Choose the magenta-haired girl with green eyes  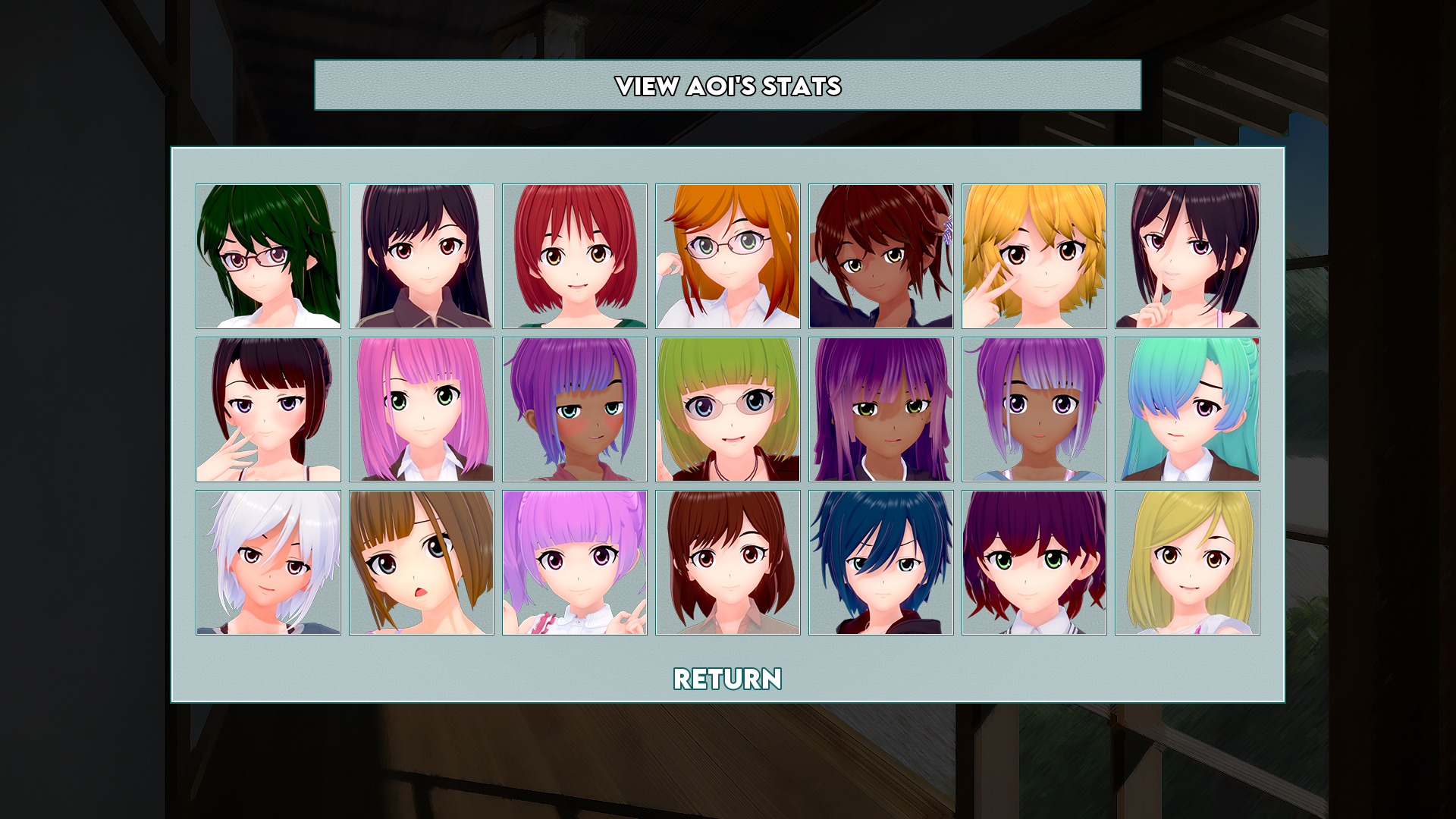(x=1034, y=563)
